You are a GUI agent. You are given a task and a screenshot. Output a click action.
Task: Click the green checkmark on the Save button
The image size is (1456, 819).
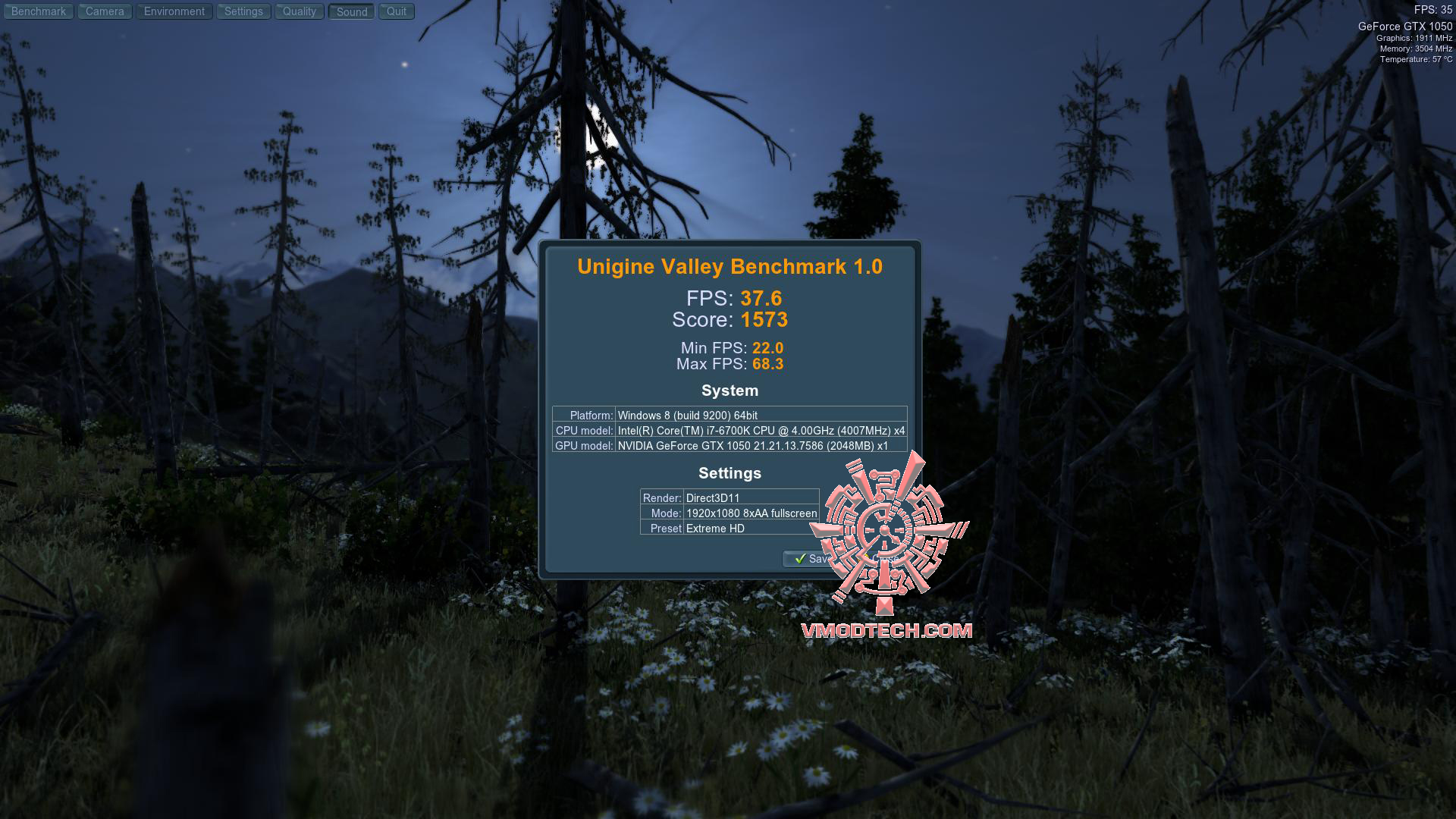799,559
